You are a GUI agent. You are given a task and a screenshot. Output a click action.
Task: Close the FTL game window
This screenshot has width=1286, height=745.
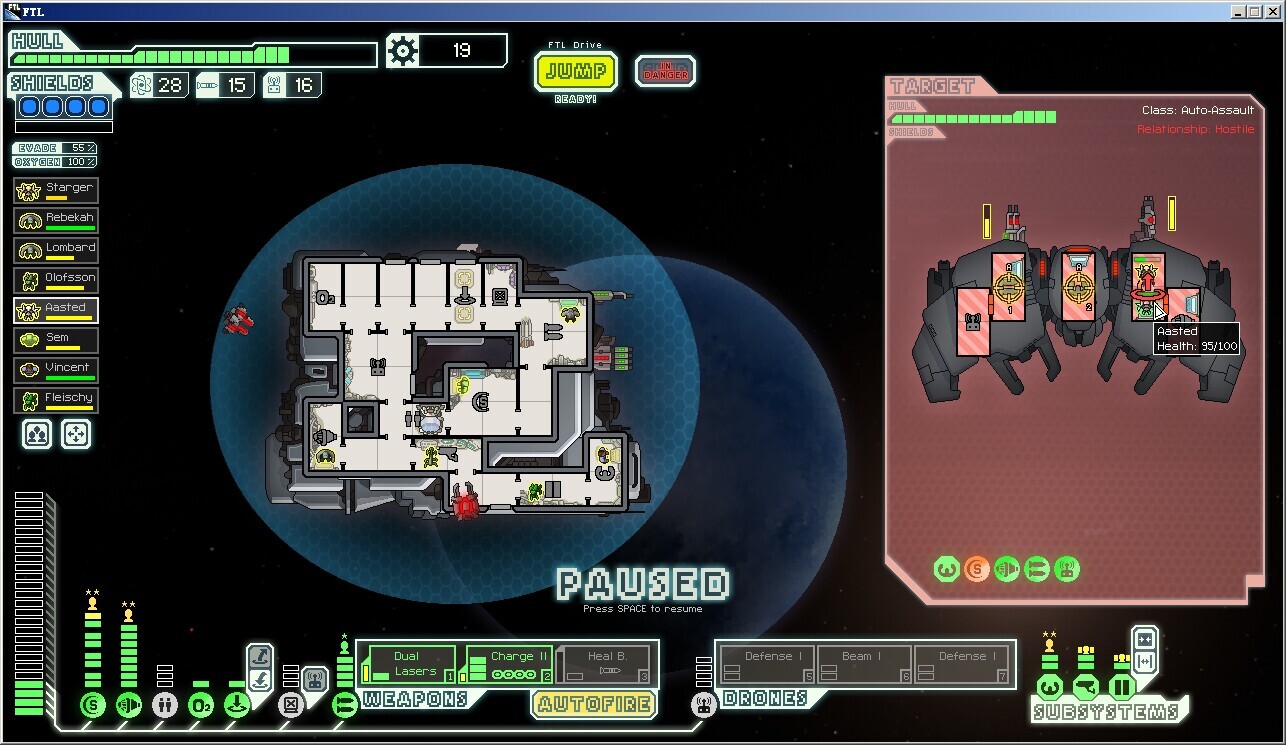1273,11
